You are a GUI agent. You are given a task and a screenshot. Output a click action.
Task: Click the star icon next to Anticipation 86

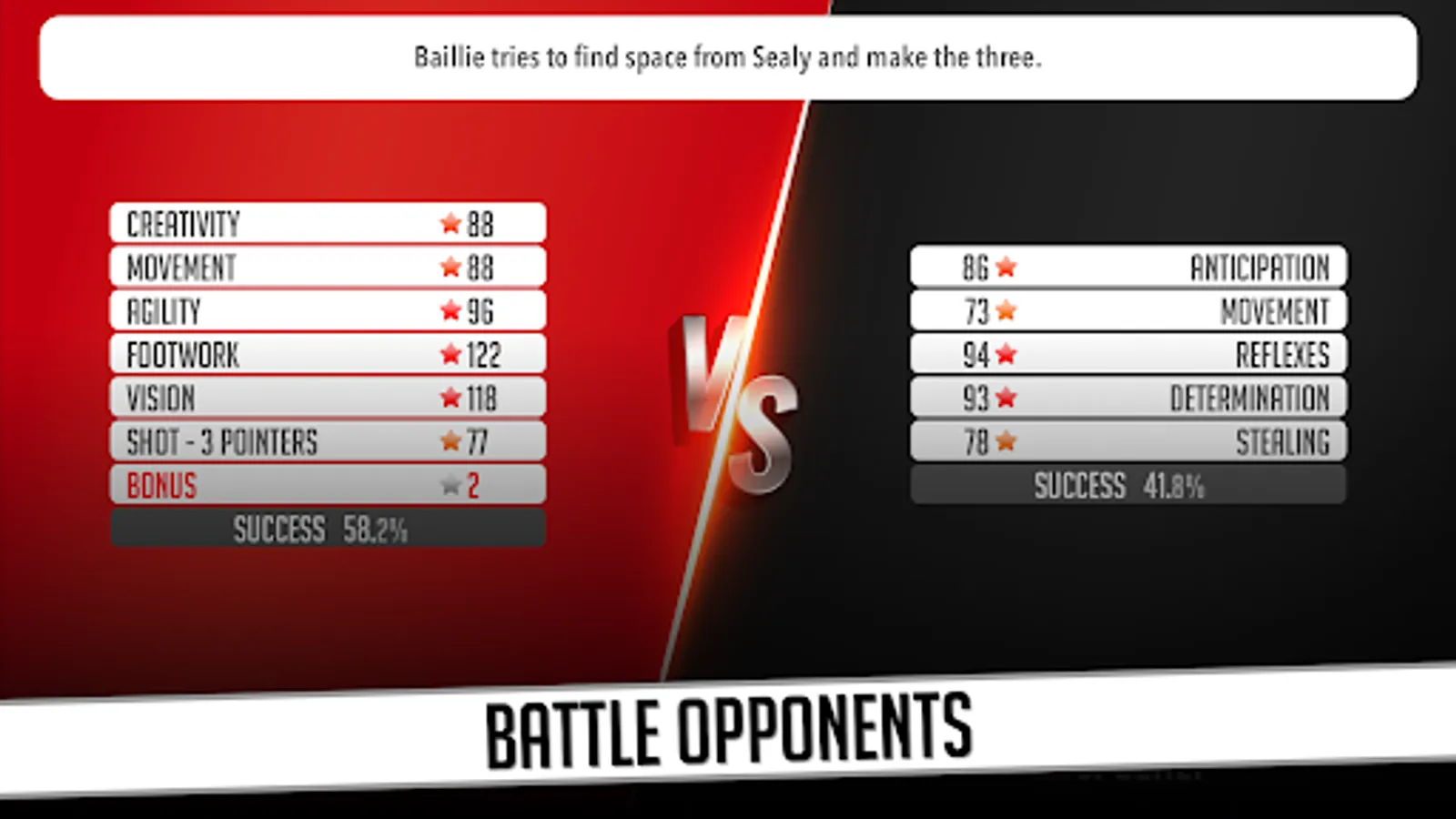pos(1006,267)
